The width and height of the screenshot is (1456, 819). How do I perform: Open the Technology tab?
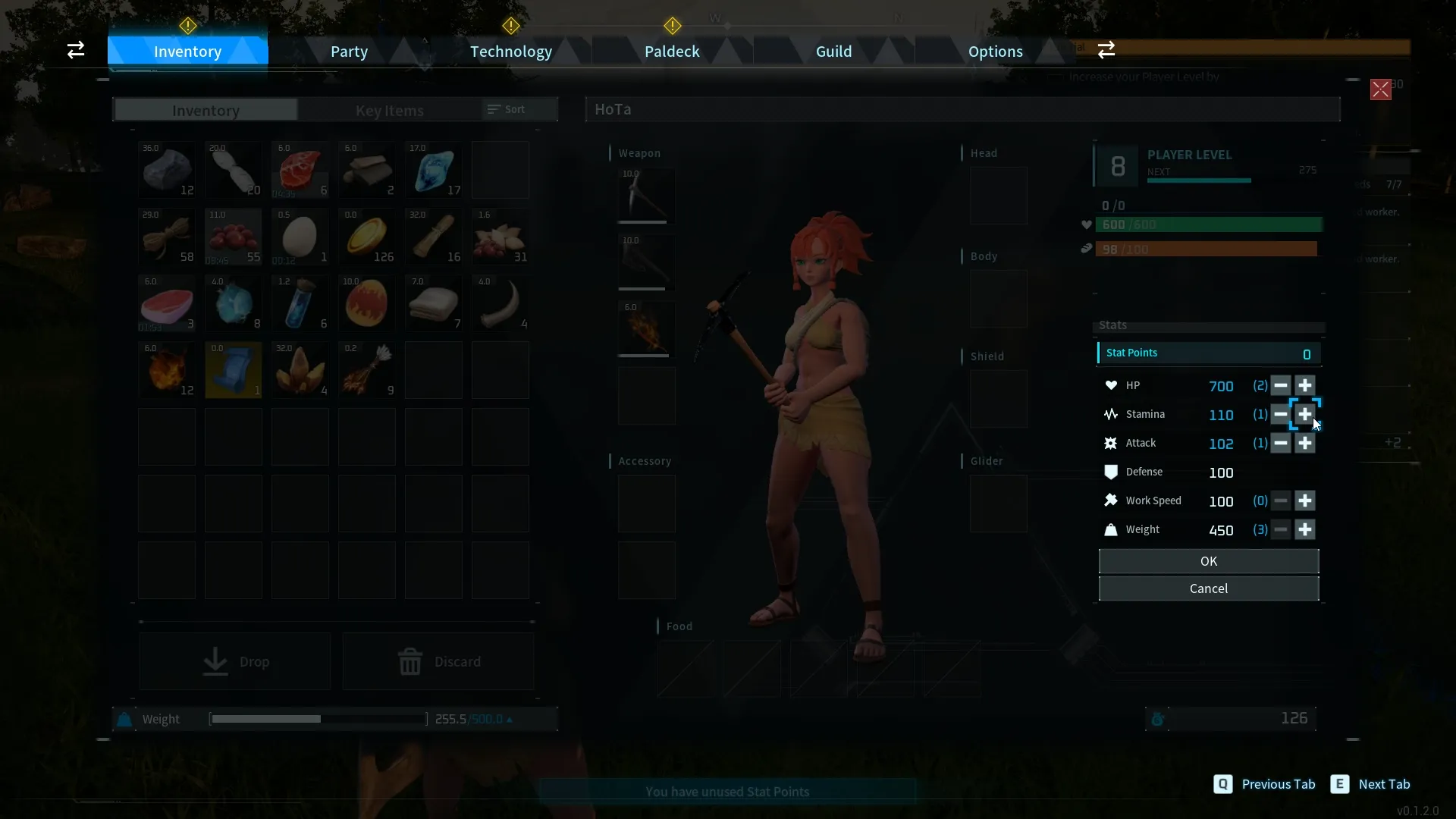click(510, 52)
